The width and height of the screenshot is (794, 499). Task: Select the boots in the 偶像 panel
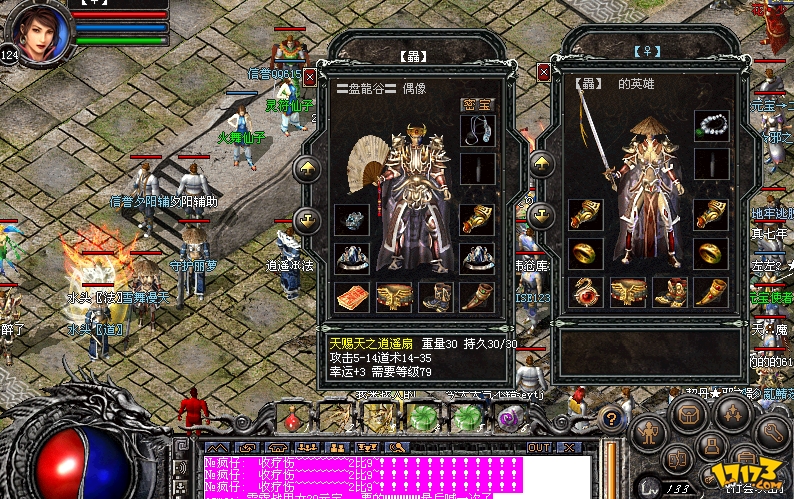(x=436, y=295)
